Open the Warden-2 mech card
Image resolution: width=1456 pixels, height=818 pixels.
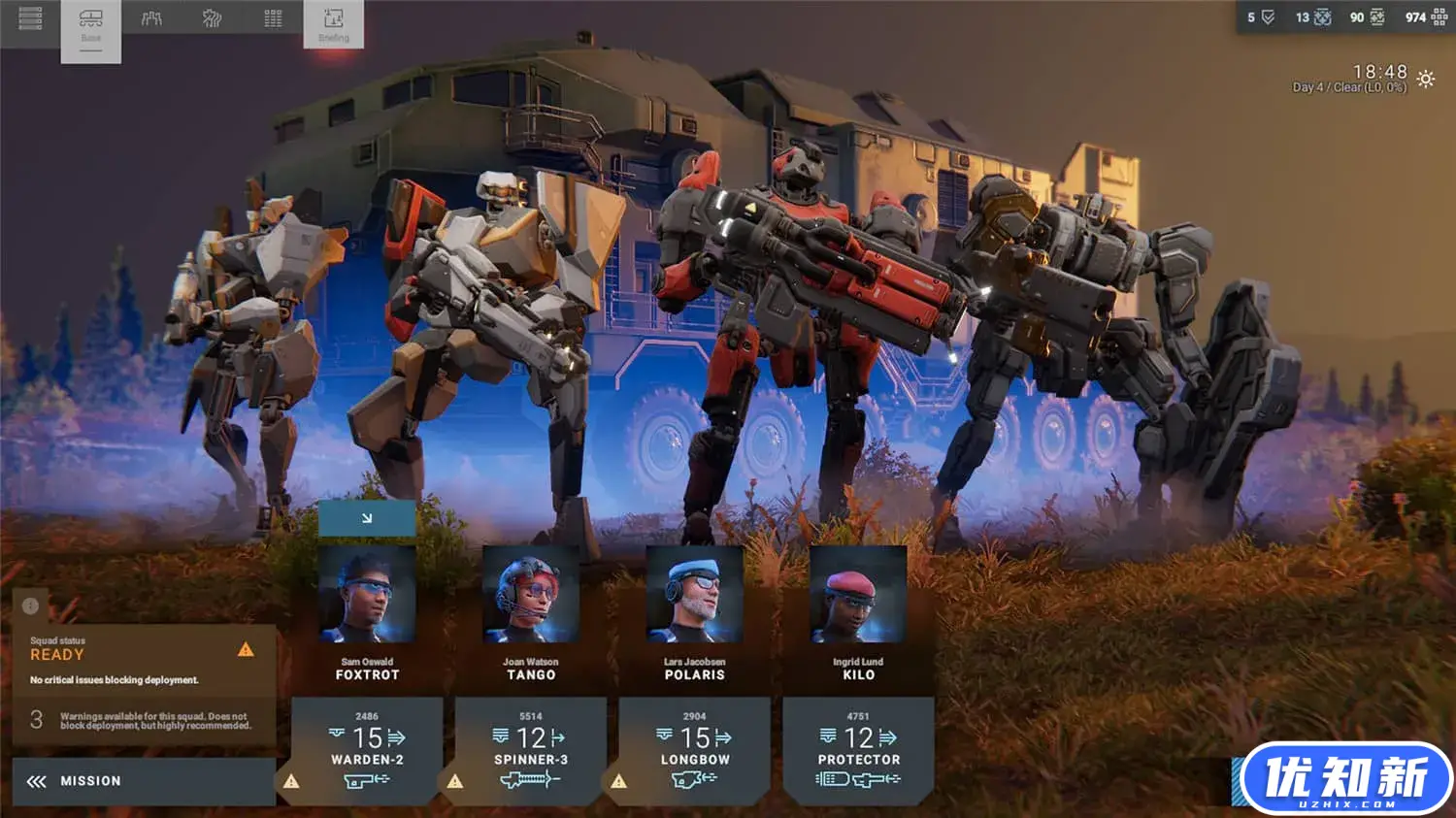[x=367, y=751]
